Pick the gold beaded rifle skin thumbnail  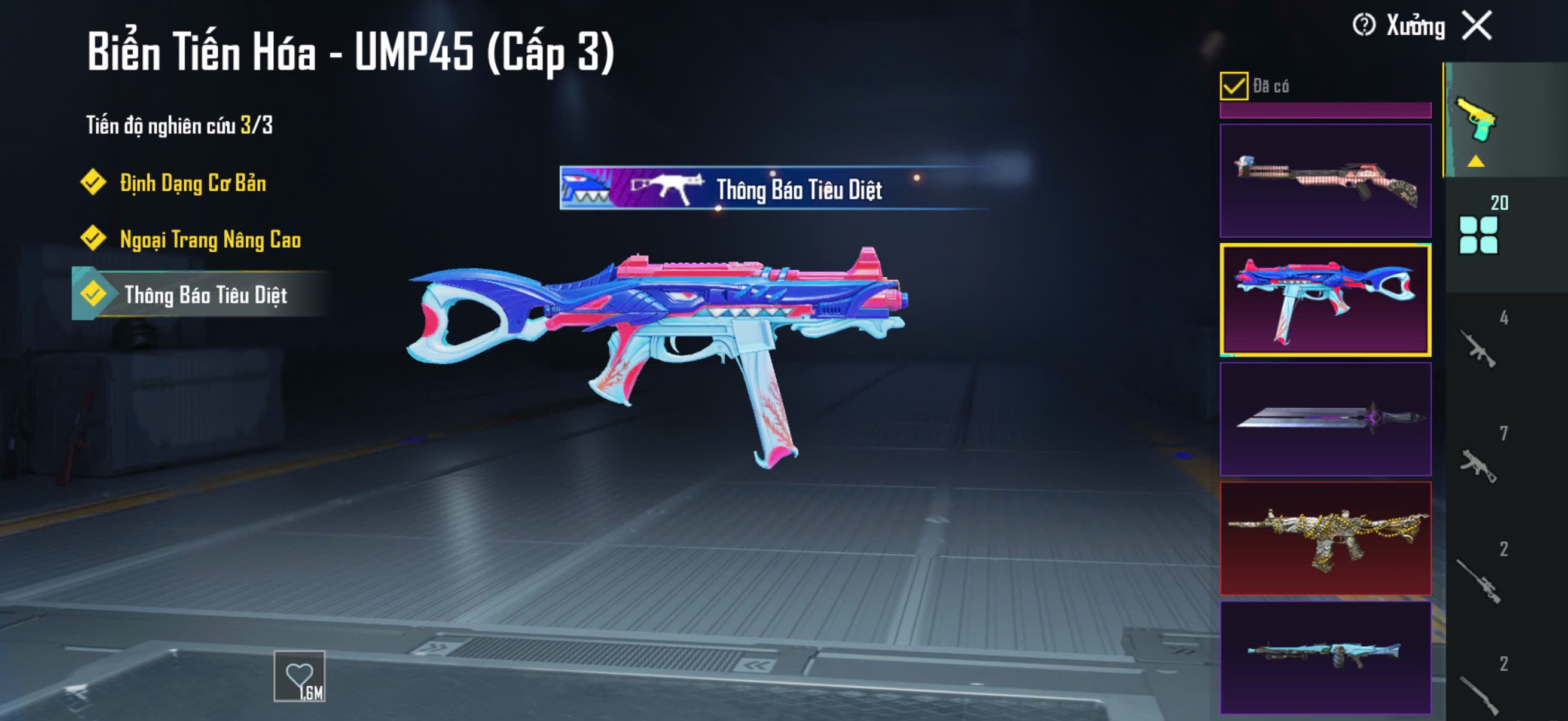pyautogui.click(x=1325, y=538)
